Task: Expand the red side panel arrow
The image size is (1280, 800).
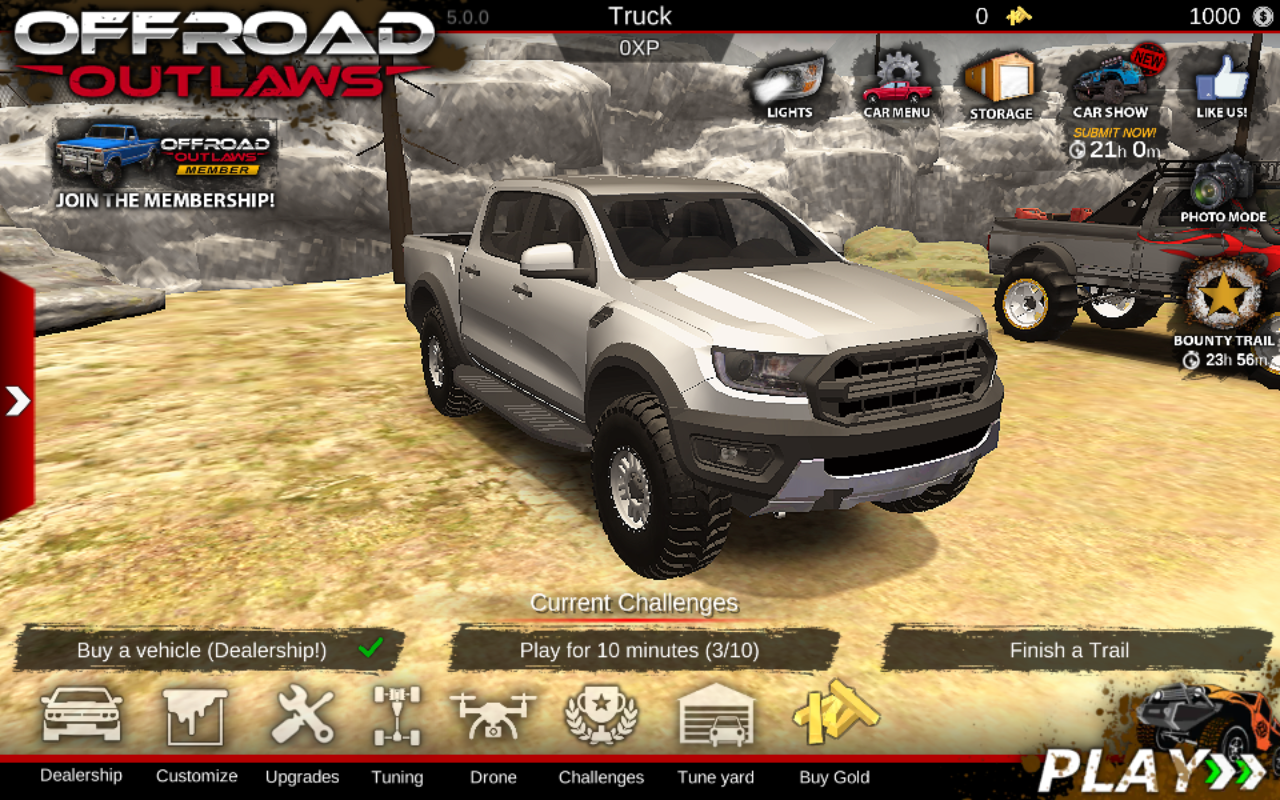Action: [x=17, y=401]
